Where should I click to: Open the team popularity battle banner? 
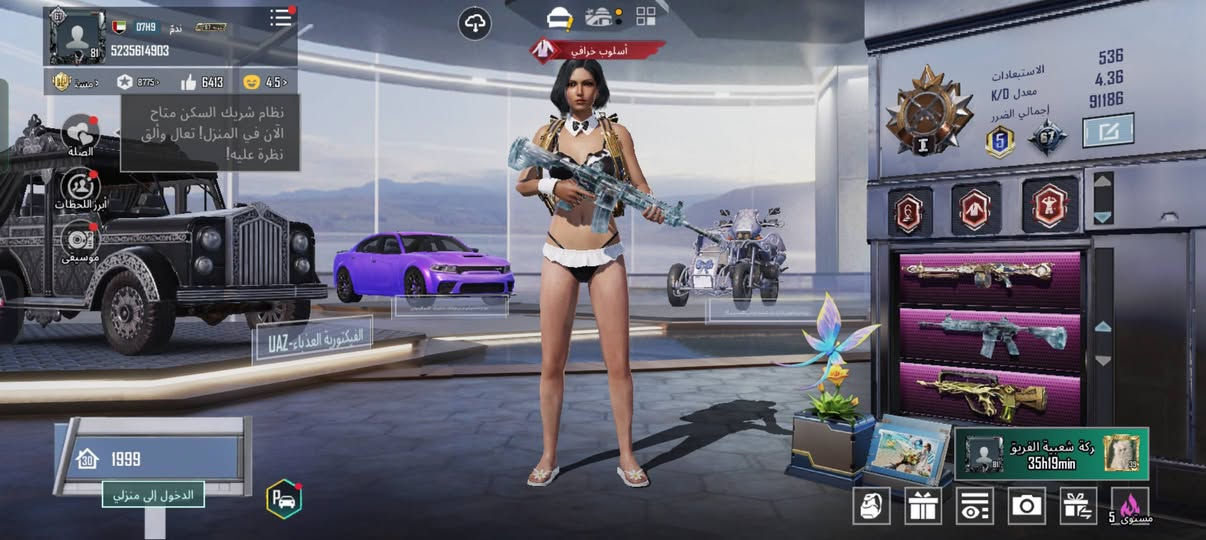[x=1051, y=453]
